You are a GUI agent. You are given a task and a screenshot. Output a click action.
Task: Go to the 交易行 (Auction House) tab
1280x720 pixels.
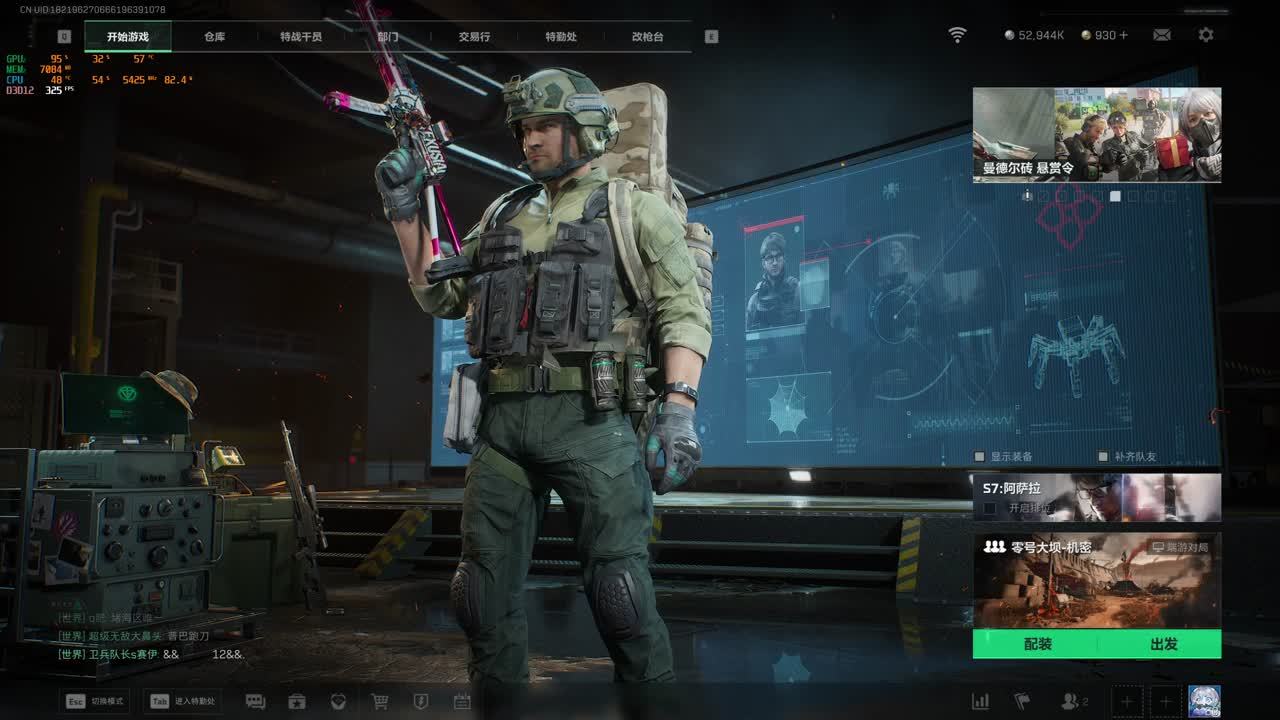pos(474,37)
